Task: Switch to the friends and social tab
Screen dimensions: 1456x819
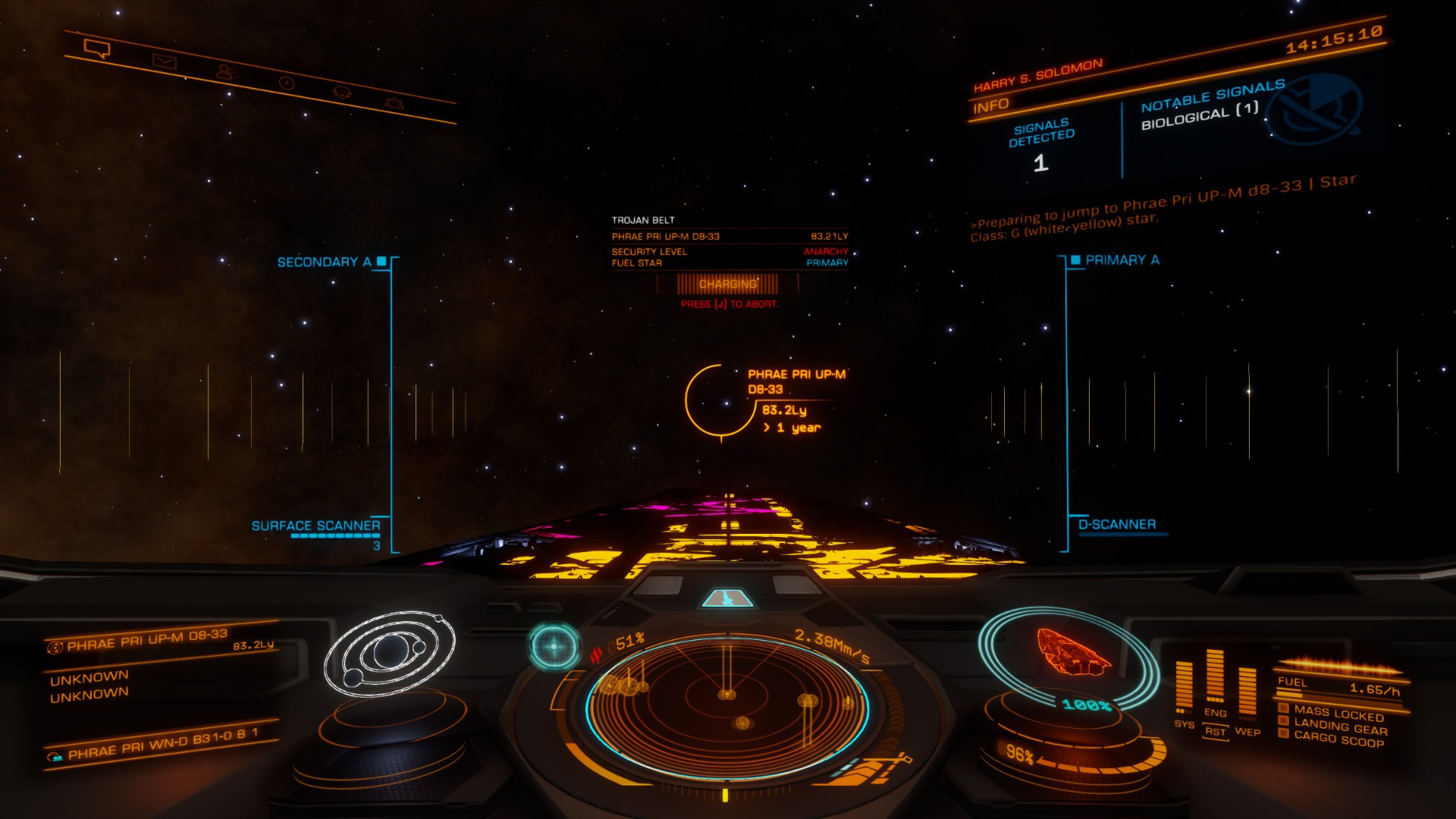Action: click(x=225, y=72)
